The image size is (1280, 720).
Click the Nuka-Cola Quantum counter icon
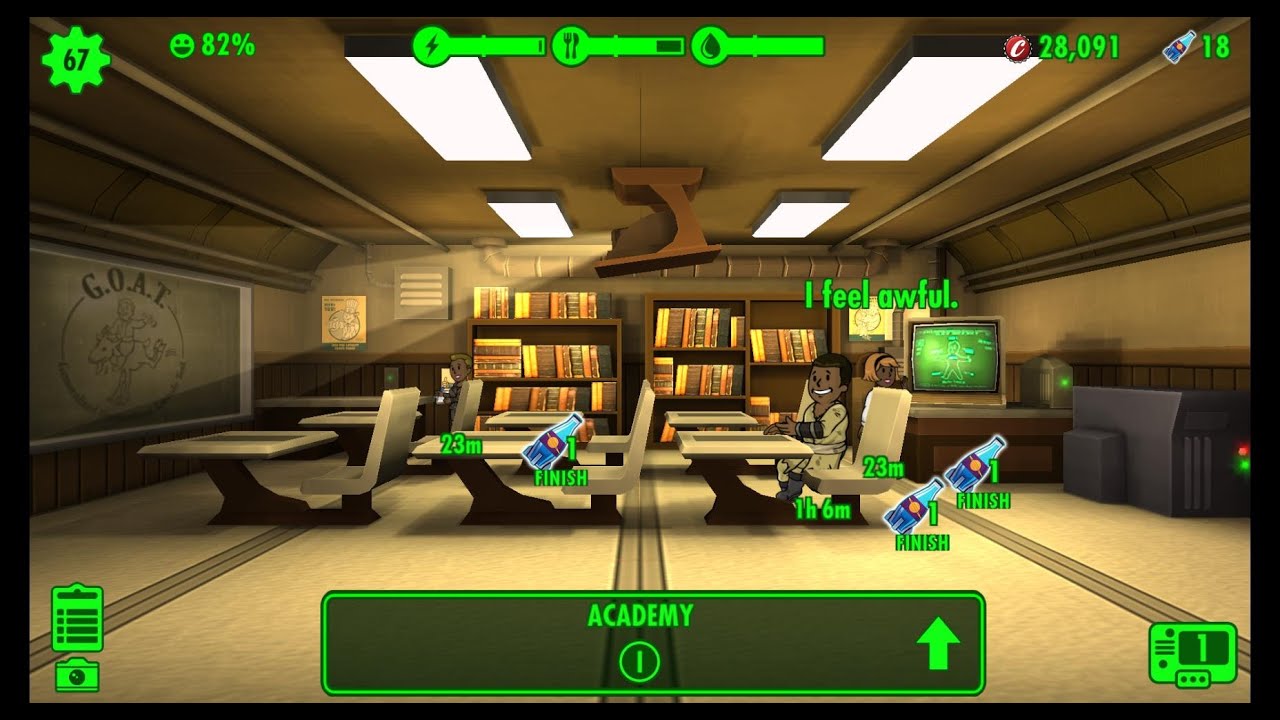(1178, 44)
